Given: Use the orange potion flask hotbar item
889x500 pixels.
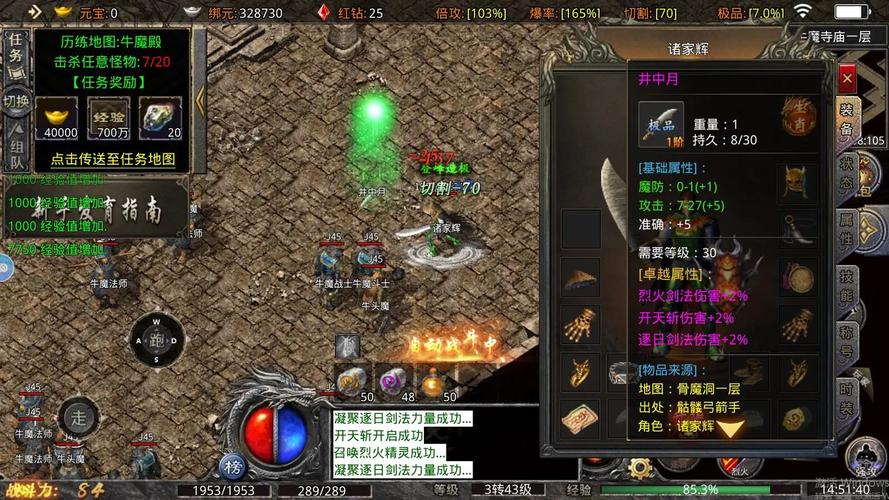Looking at the screenshot, I should click(433, 381).
